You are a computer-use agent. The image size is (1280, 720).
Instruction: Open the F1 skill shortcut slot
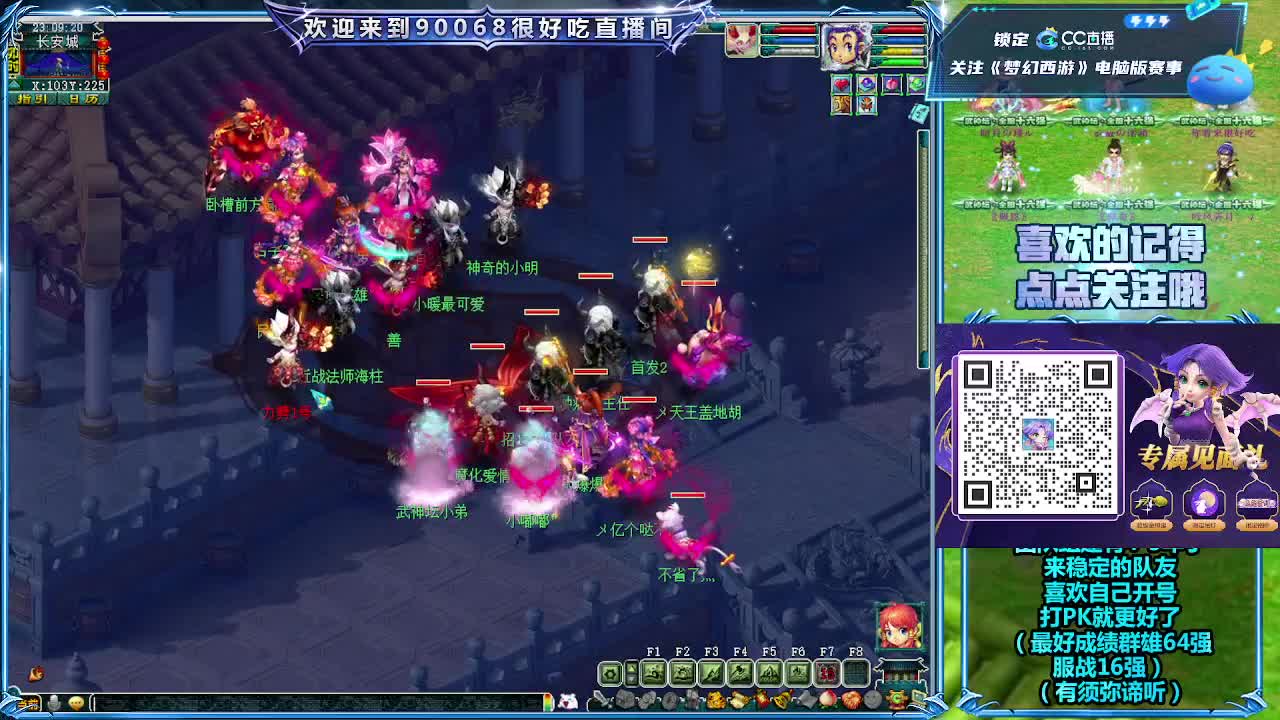click(654, 671)
